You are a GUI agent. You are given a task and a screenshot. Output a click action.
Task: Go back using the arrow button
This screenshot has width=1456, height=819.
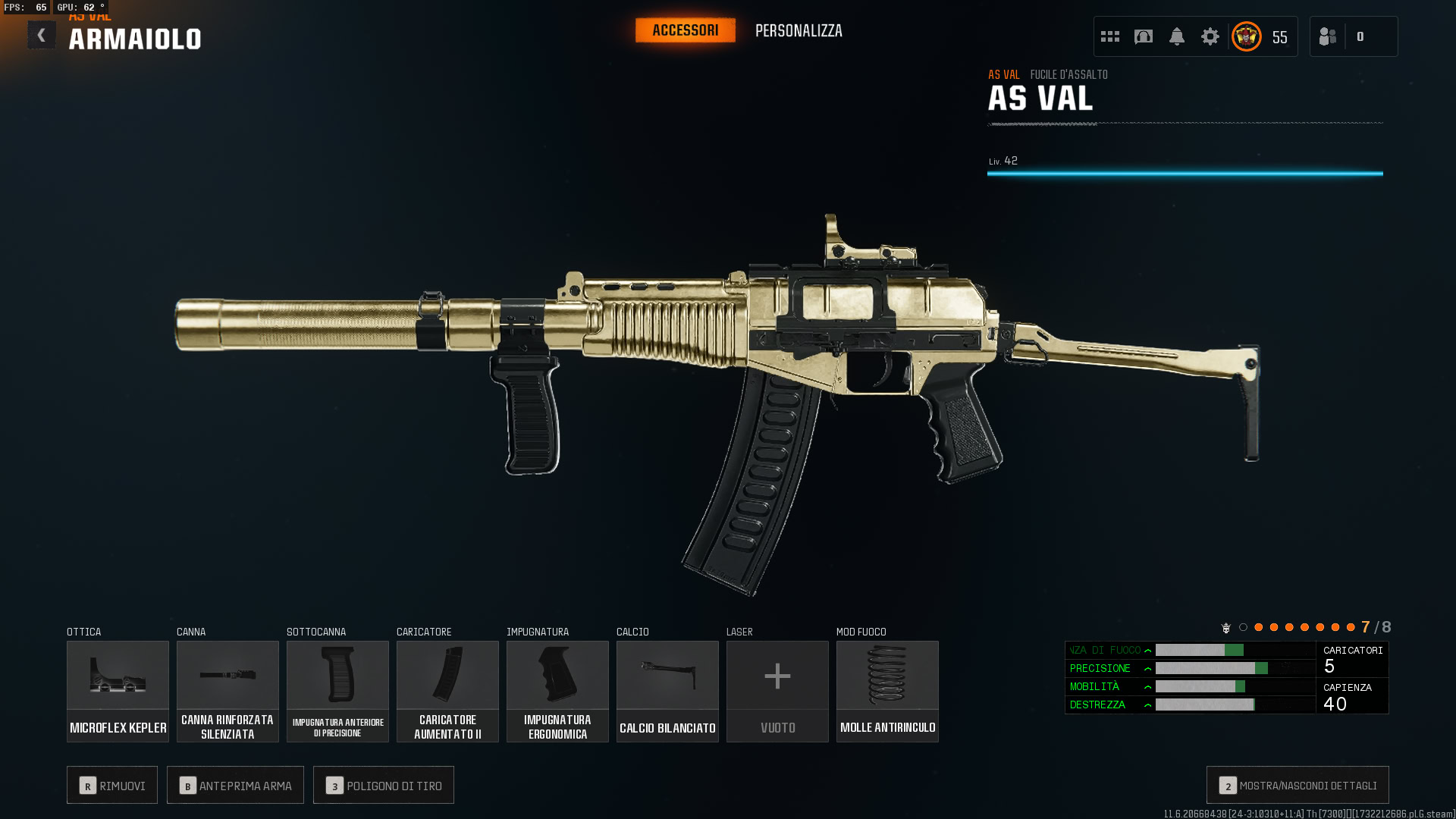tap(42, 36)
